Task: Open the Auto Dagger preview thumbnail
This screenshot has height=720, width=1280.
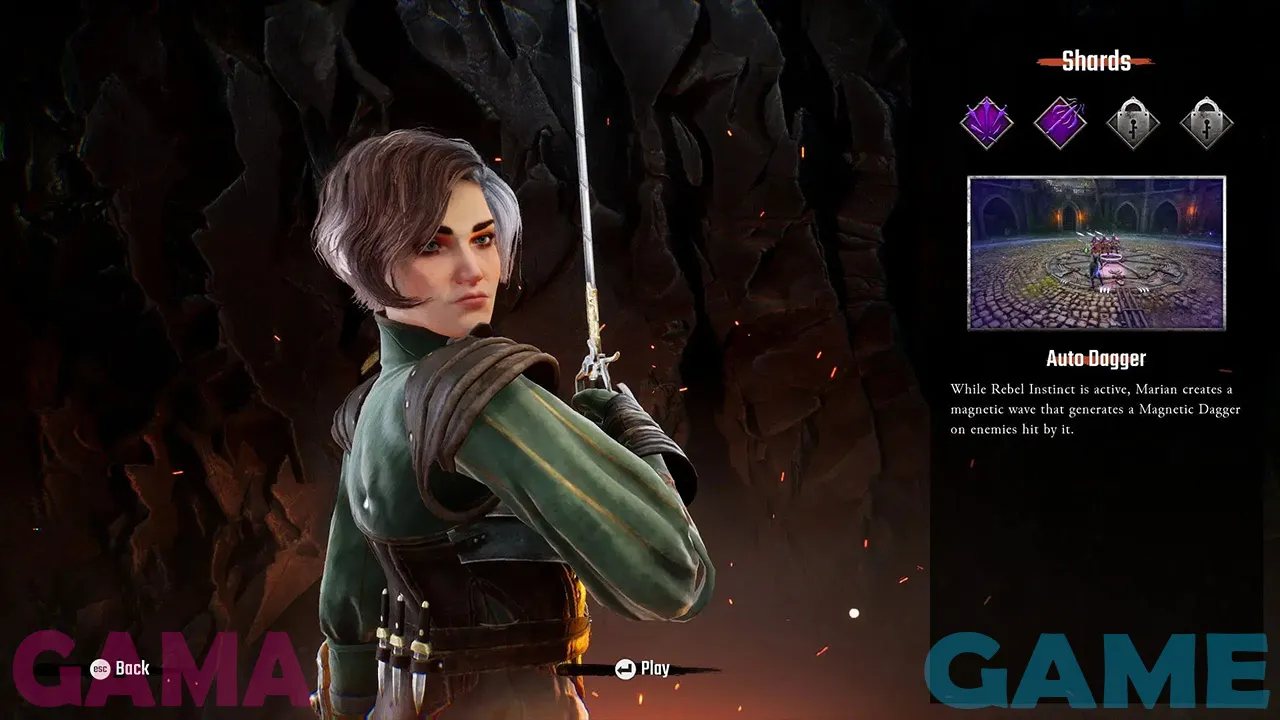Action: (x=1096, y=253)
